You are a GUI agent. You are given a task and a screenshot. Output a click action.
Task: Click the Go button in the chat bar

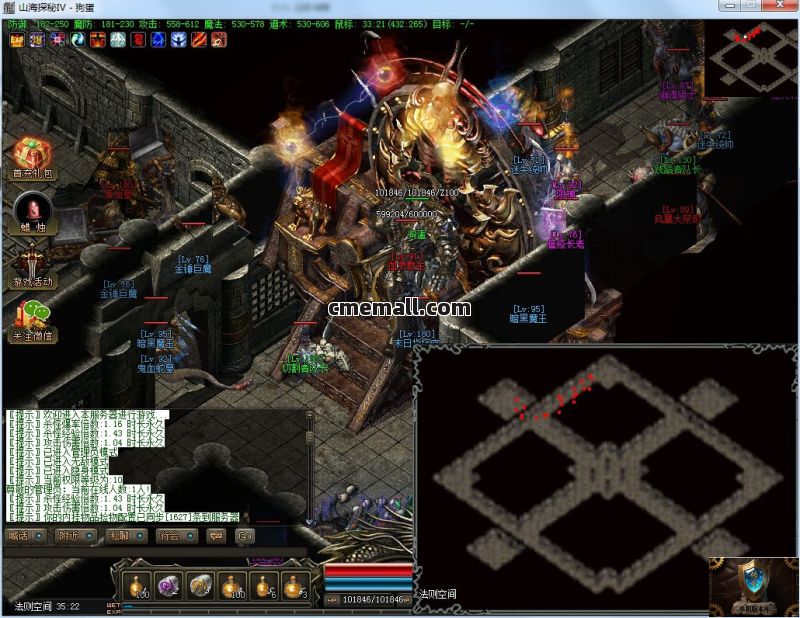(245, 536)
